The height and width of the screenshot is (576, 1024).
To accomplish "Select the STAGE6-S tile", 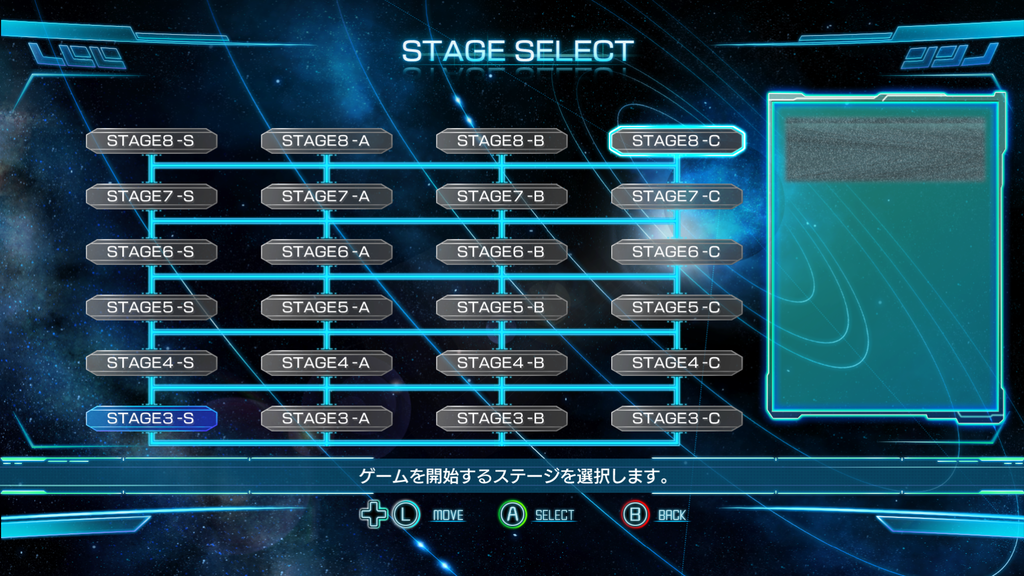I will (151, 252).
